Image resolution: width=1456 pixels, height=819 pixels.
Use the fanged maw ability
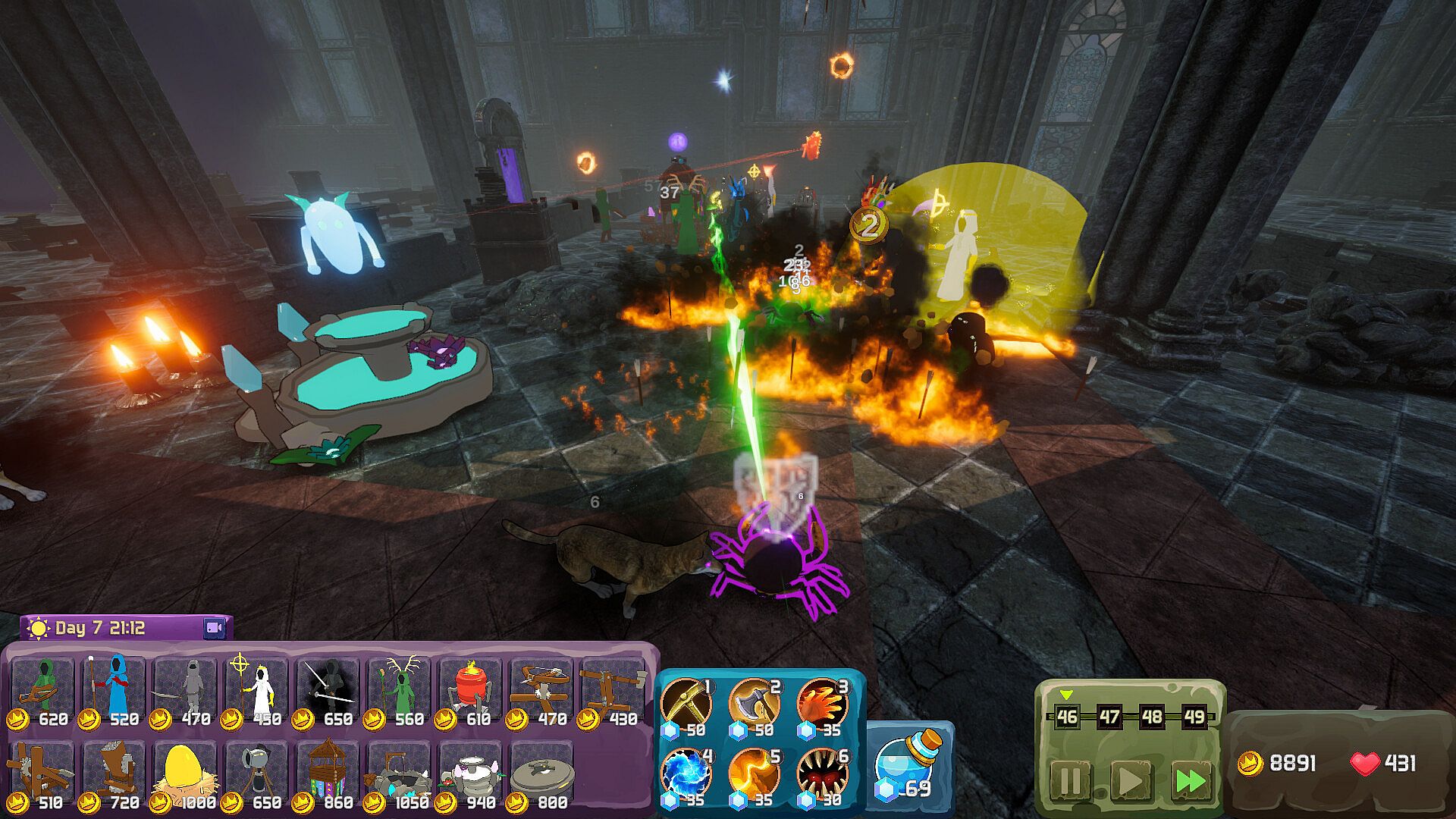823,773
